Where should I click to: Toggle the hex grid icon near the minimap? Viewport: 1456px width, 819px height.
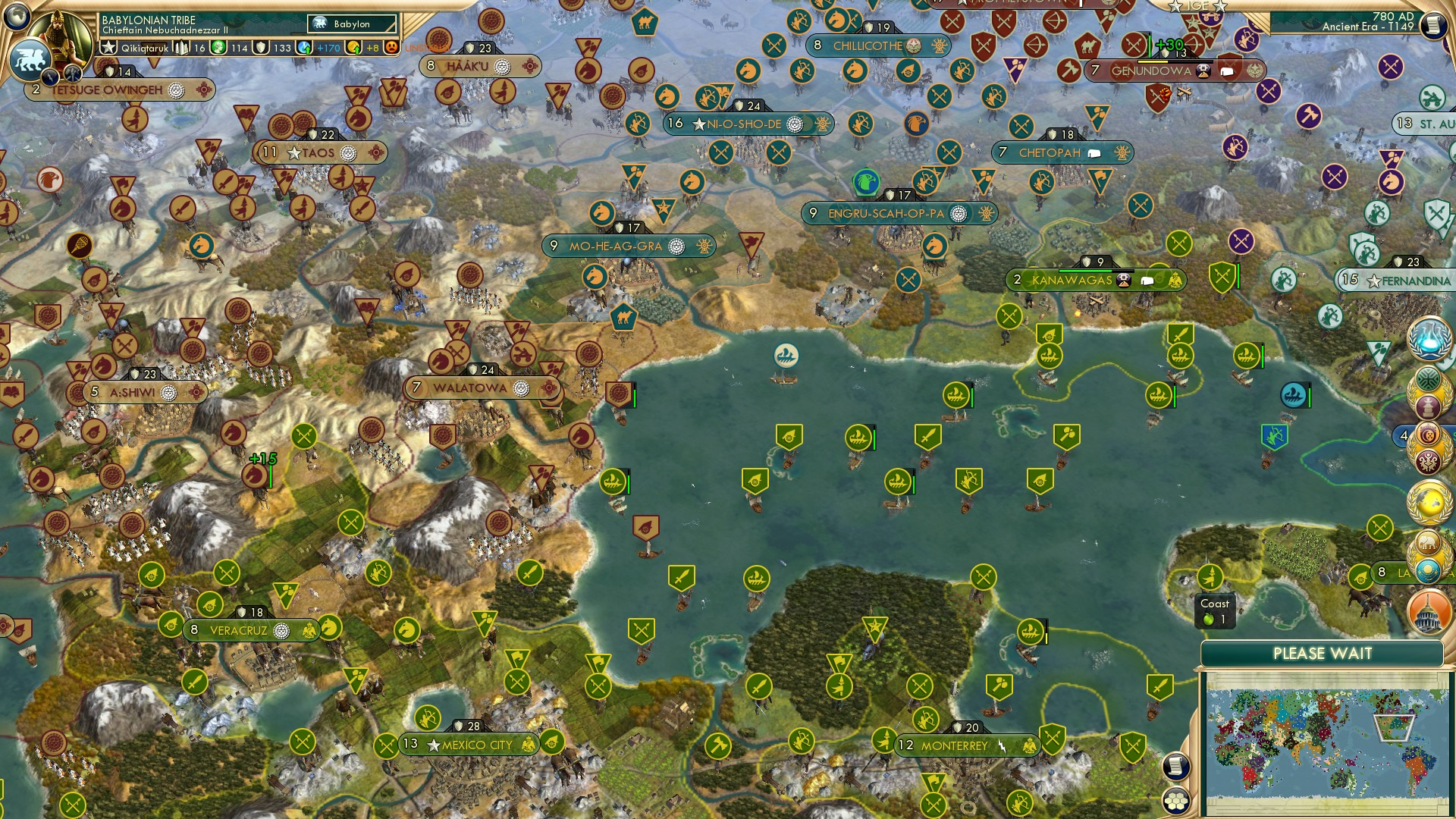tap(1177, 802)
